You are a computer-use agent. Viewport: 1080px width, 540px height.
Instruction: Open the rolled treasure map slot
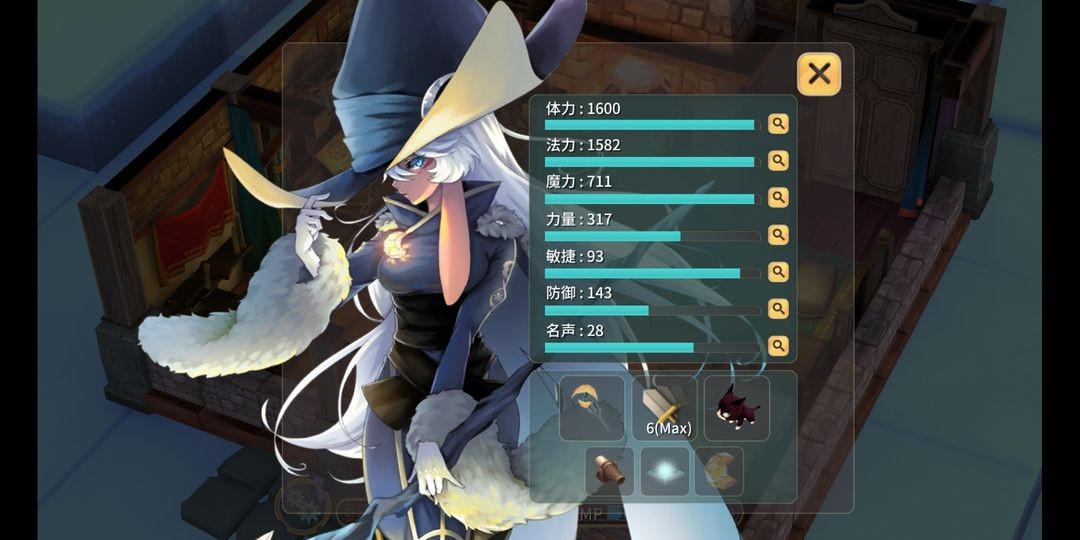(x=719, y=471)
